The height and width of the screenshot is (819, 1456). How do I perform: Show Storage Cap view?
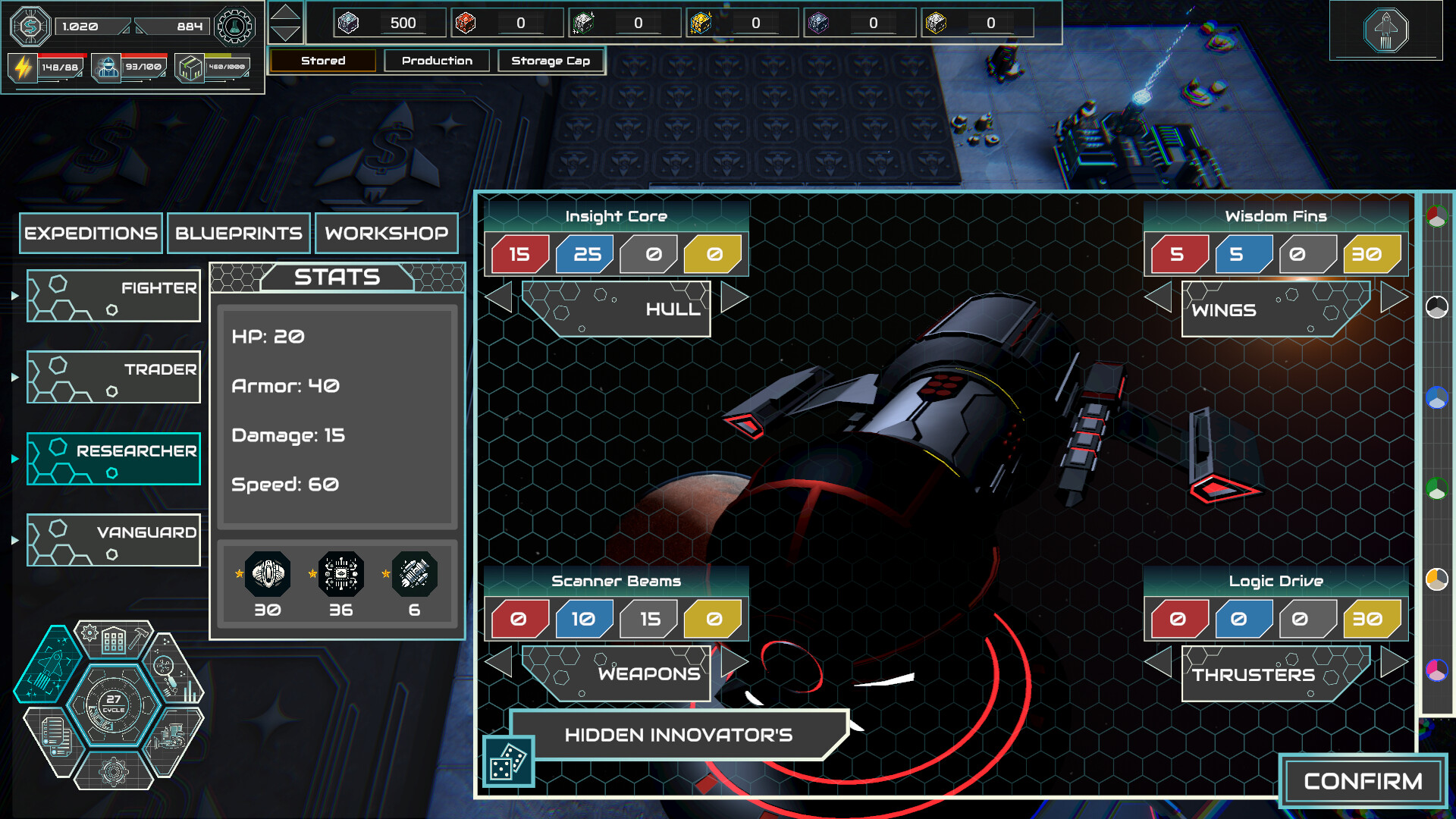point(551,61)
